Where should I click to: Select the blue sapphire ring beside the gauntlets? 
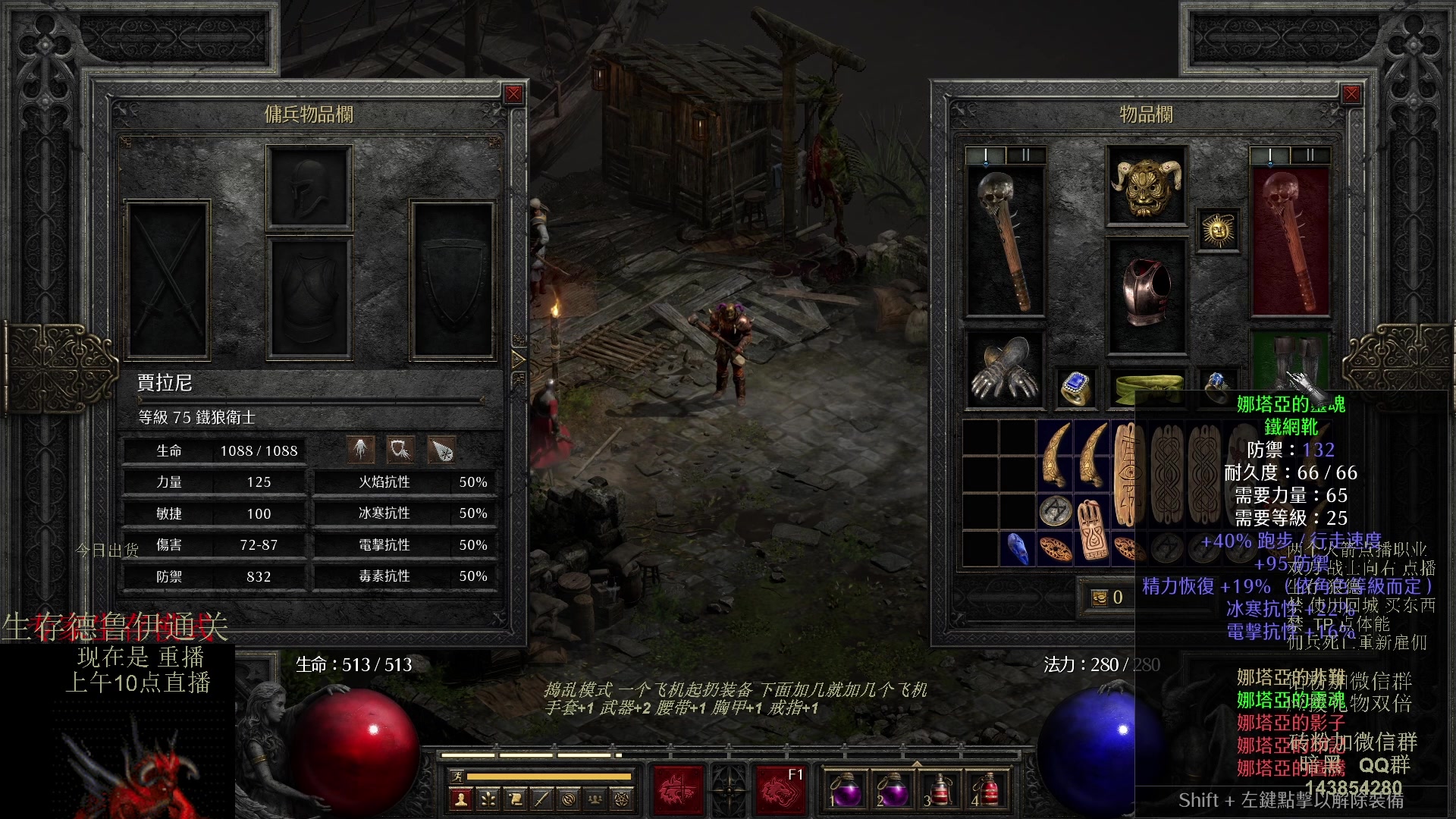tap(1075, 387)
